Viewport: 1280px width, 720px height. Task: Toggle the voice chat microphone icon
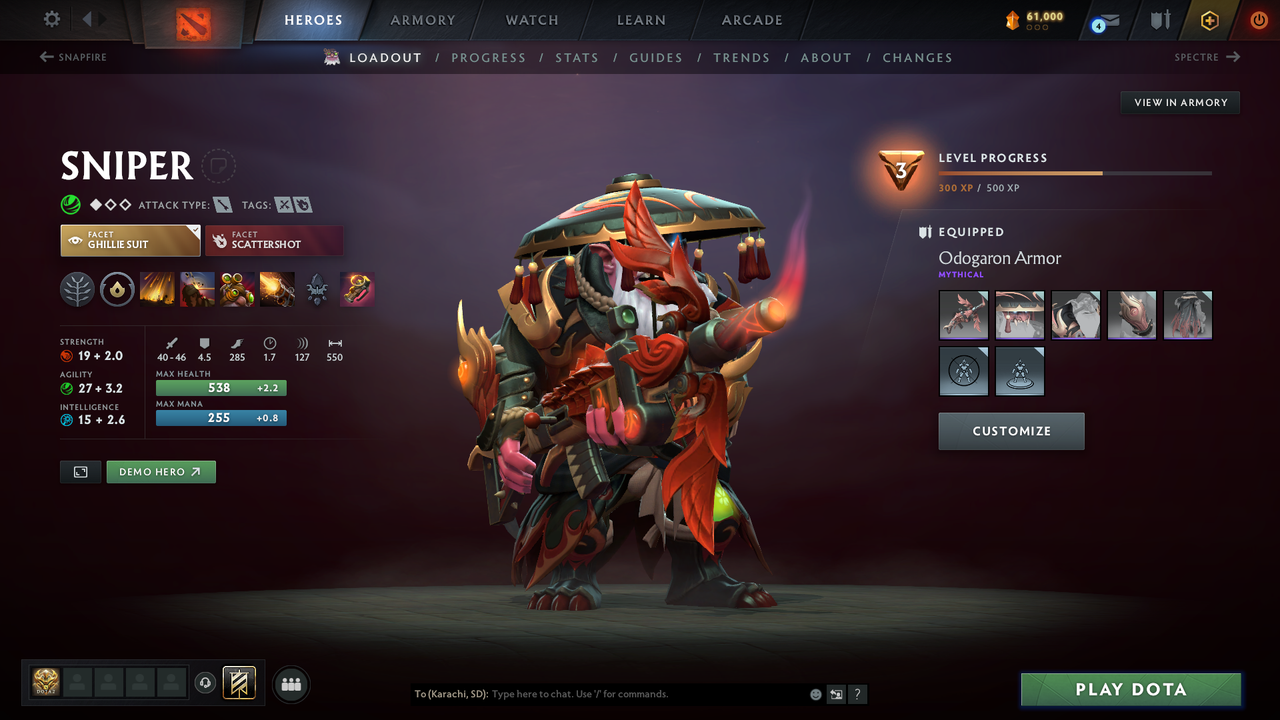pyautogui.click(x=207, y=683)
